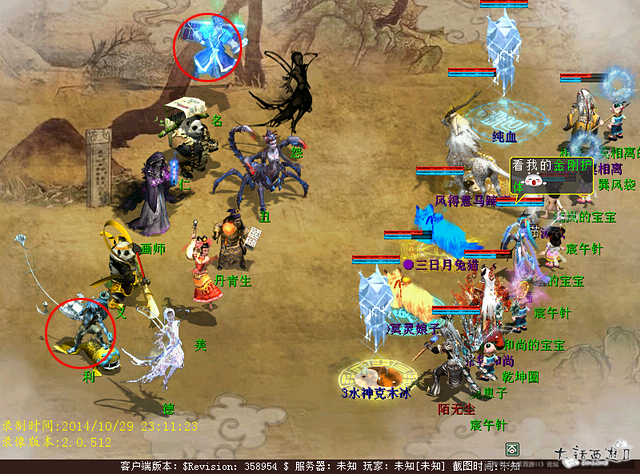The height and width of the screenshot is (474, 640).
Task: Click the small green square icon button
Action: pyautogui.click(x=512, y=449)
